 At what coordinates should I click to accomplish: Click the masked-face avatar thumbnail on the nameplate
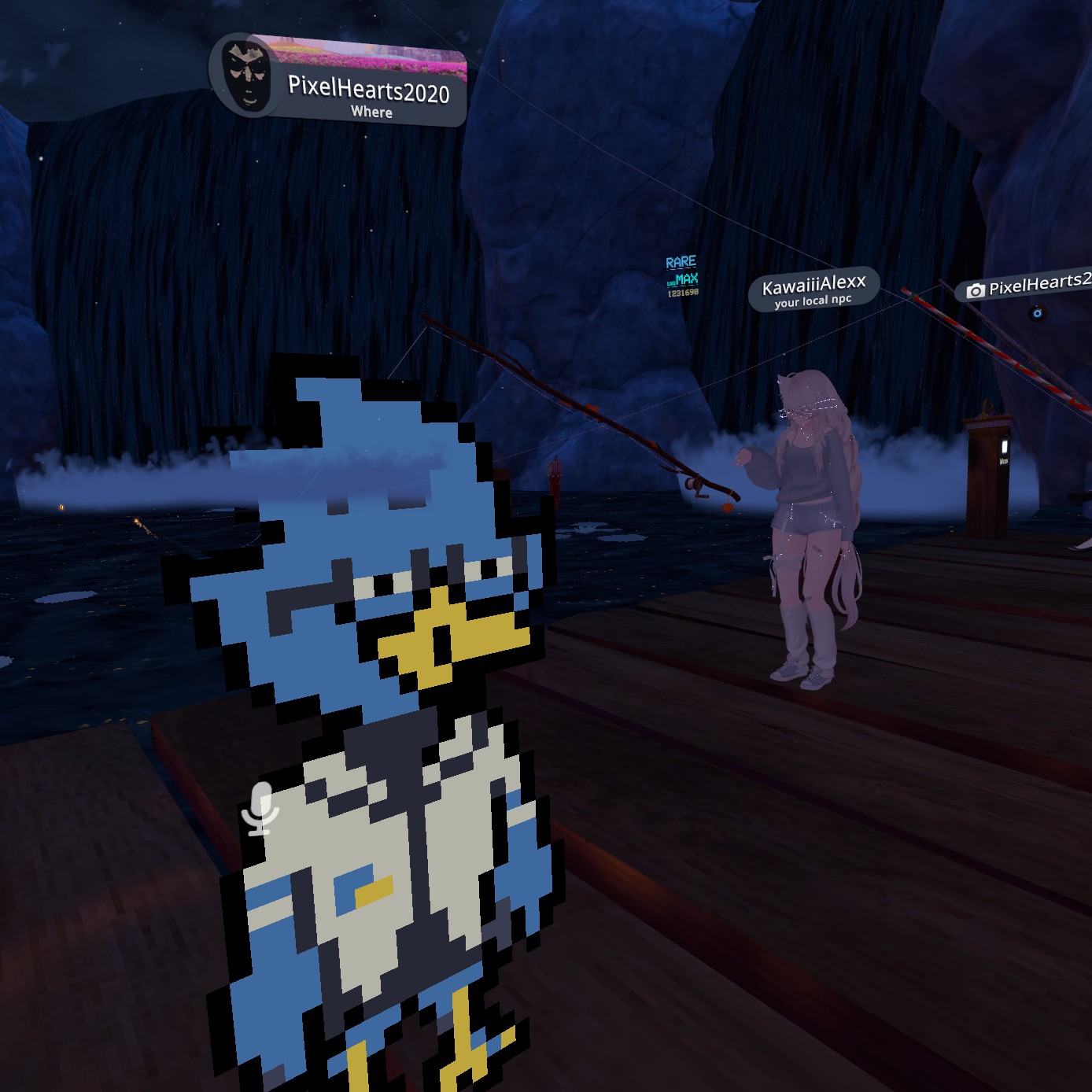click(x=246, y=76)
